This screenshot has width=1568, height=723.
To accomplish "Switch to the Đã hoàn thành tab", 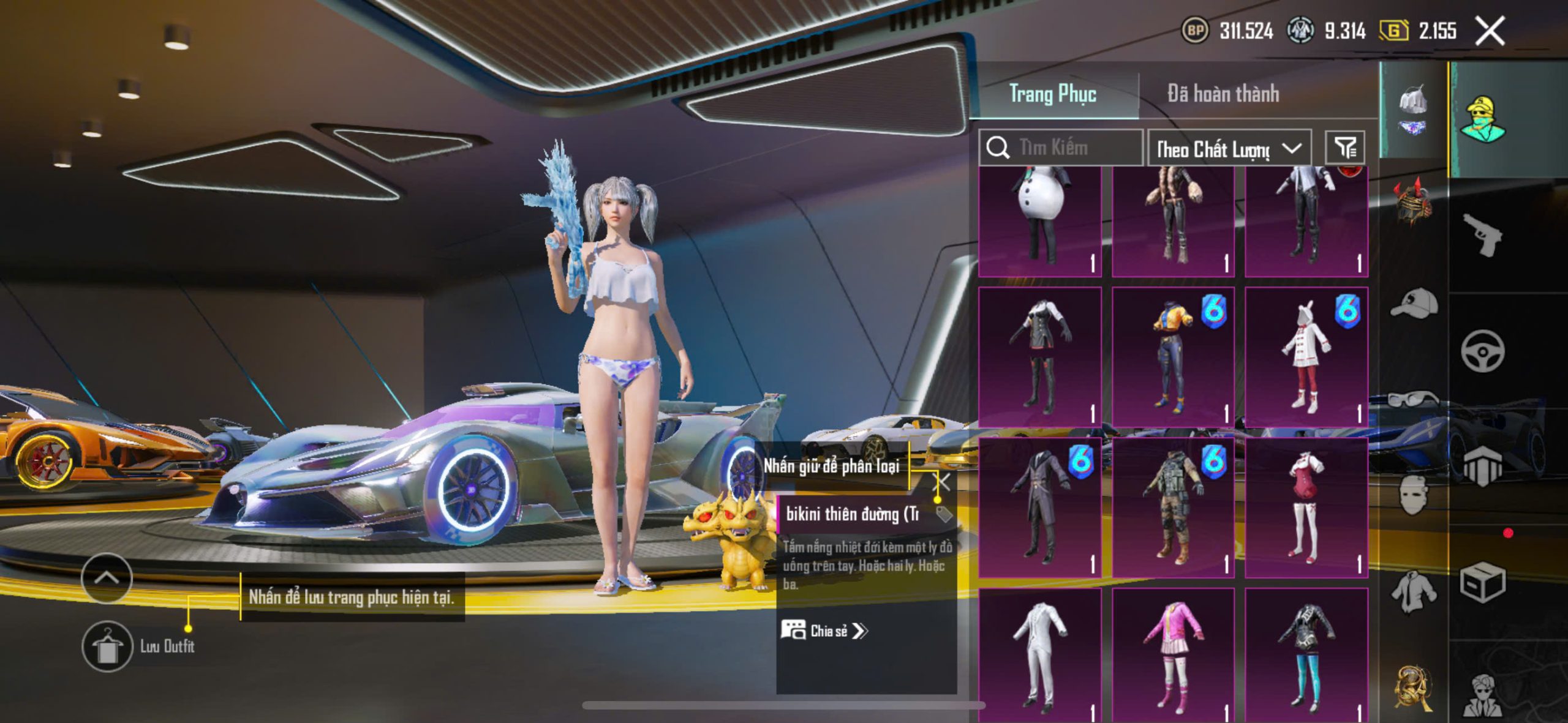I will tap(1223, 94).
